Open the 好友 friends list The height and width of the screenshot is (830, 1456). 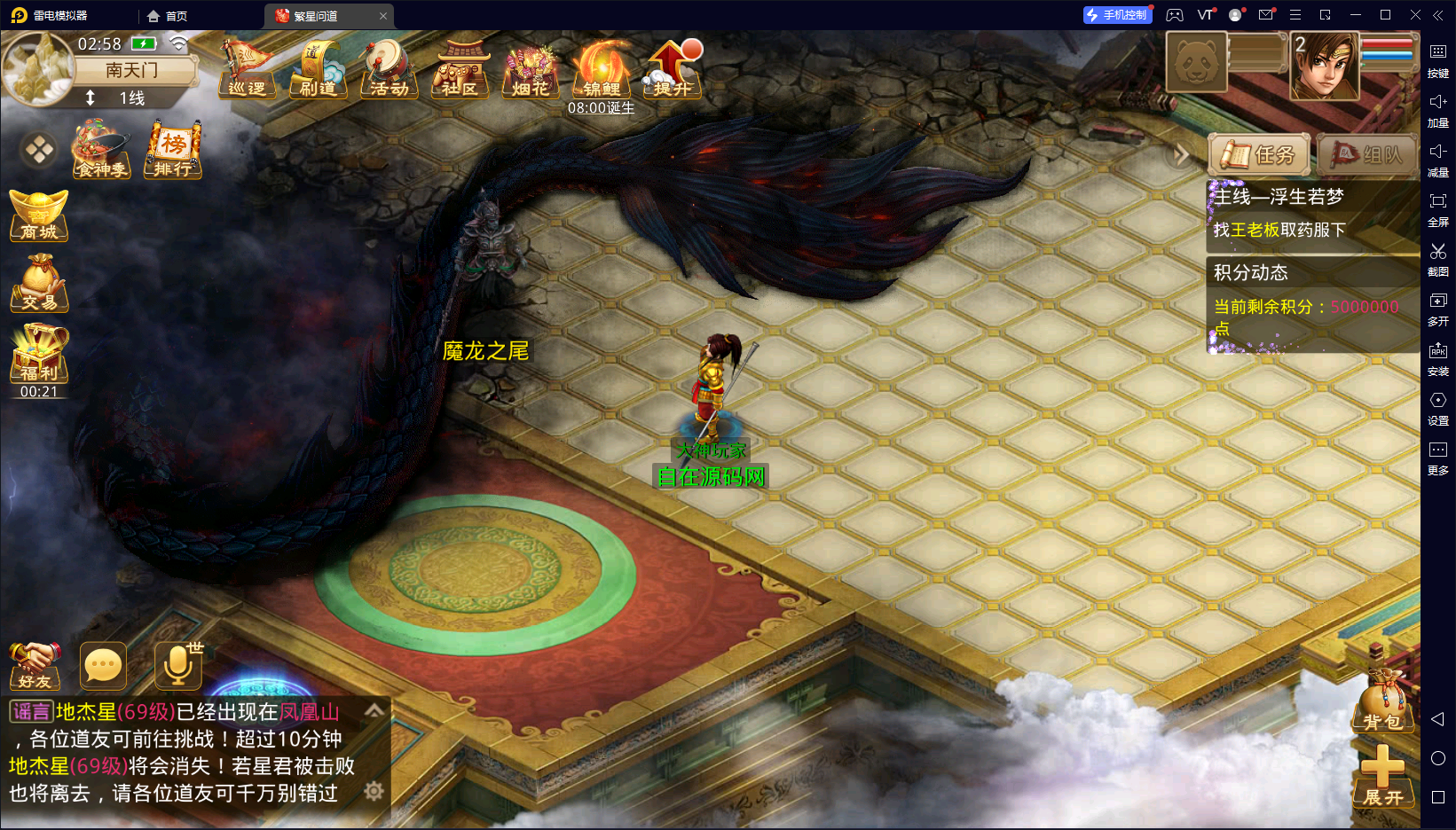[35, 666]
